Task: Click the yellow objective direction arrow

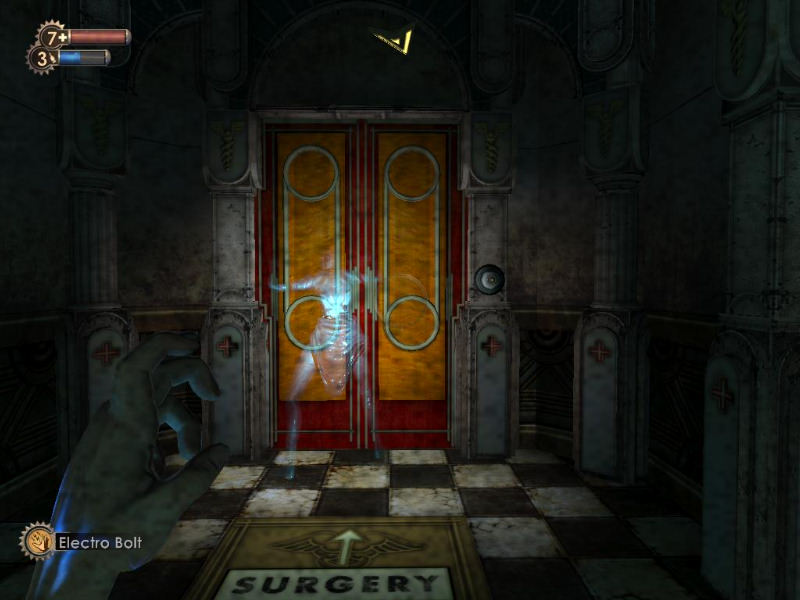Action: (x=396, y=40)
